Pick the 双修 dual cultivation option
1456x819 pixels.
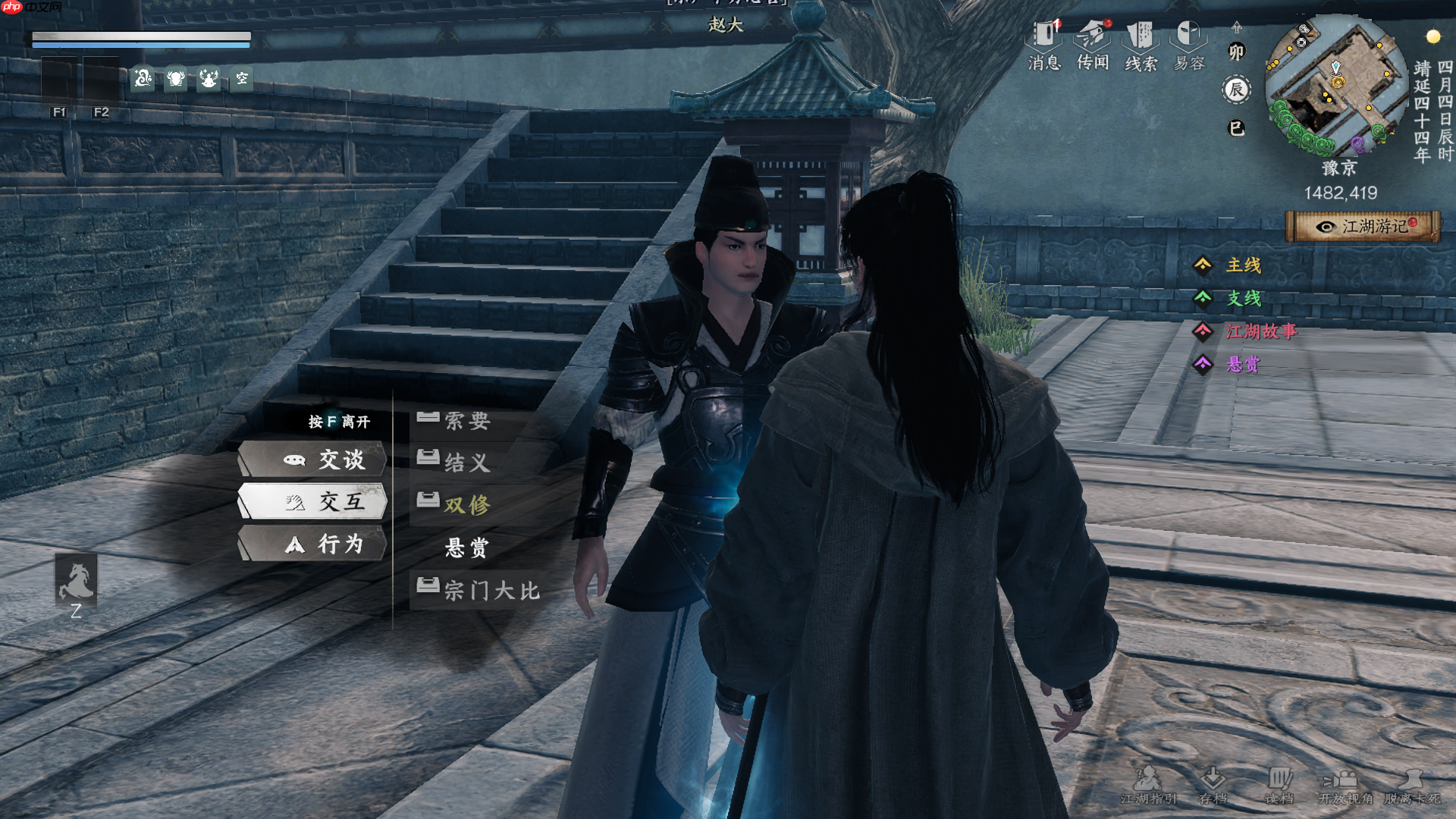[x=467, y=504]
